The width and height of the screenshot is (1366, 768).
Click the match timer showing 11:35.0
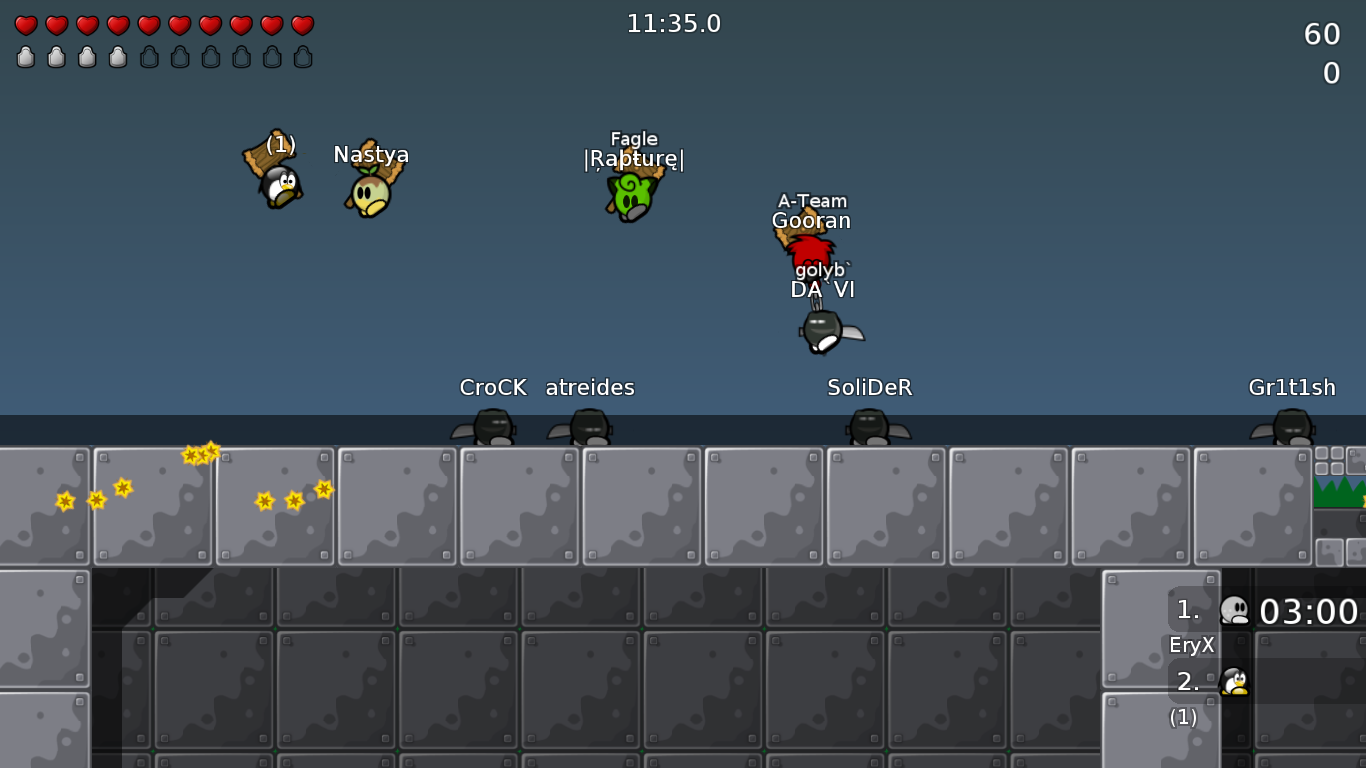coord(674,24)
